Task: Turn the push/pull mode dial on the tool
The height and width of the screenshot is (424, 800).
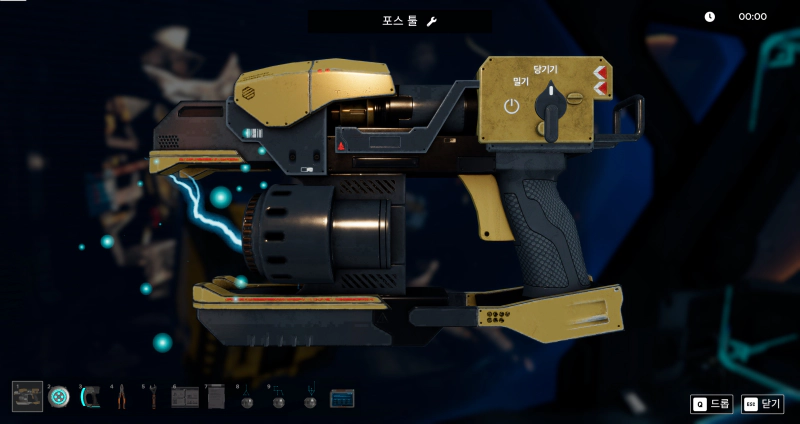Action: pyautogui.click(x=549, y=104)
